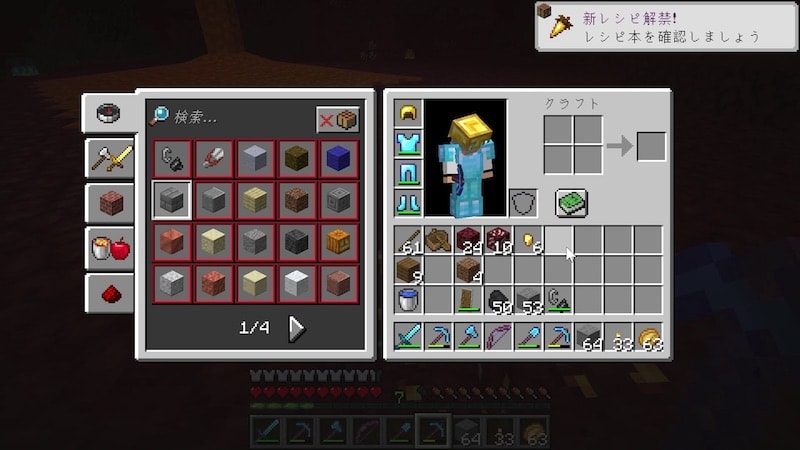The width and height of the screenshot is (800, 450).
Task: Select the blue block recipe
Action: (x=338, y=158)
